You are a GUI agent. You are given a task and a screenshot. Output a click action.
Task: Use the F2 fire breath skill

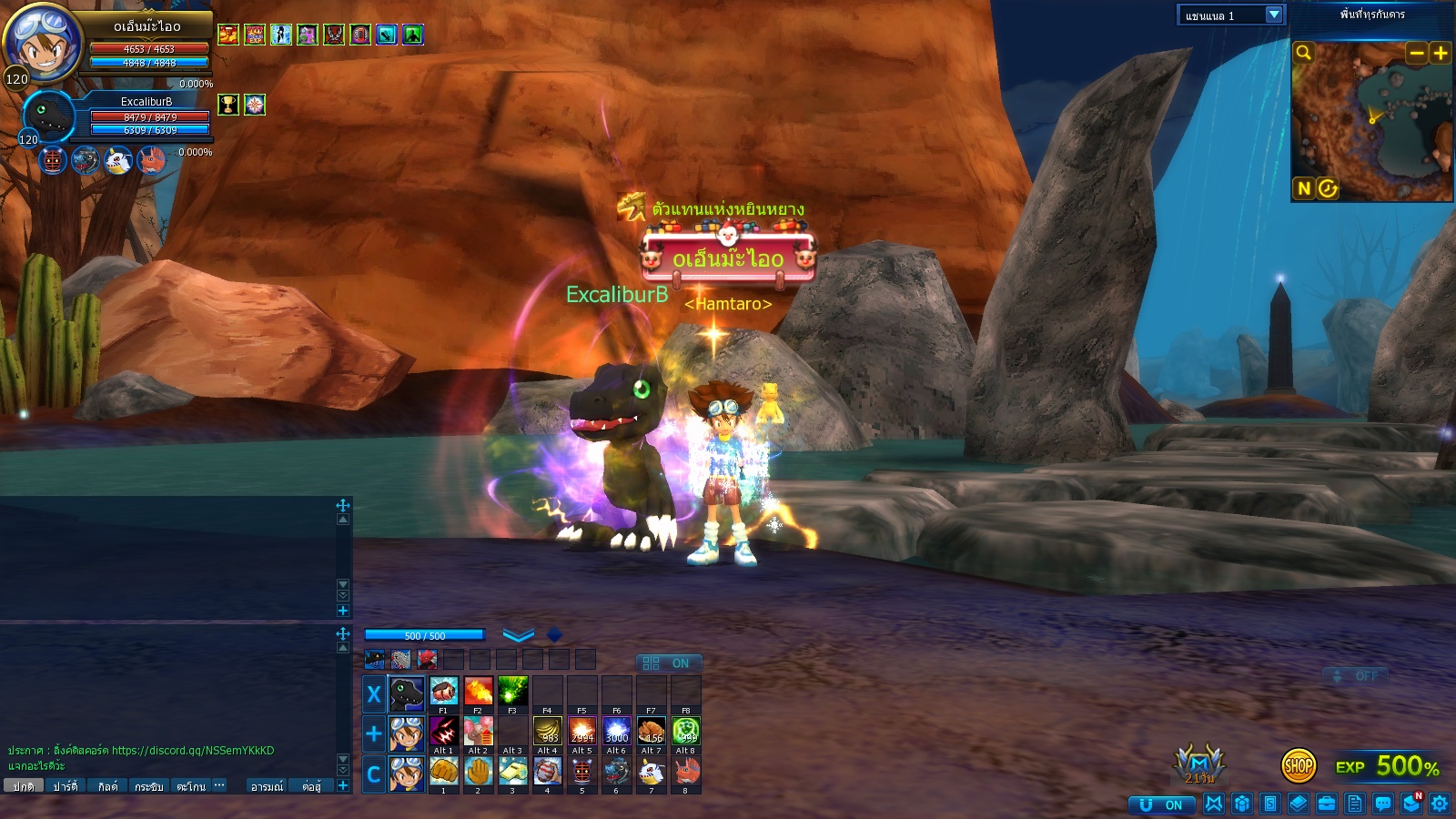tap(478, 692)
